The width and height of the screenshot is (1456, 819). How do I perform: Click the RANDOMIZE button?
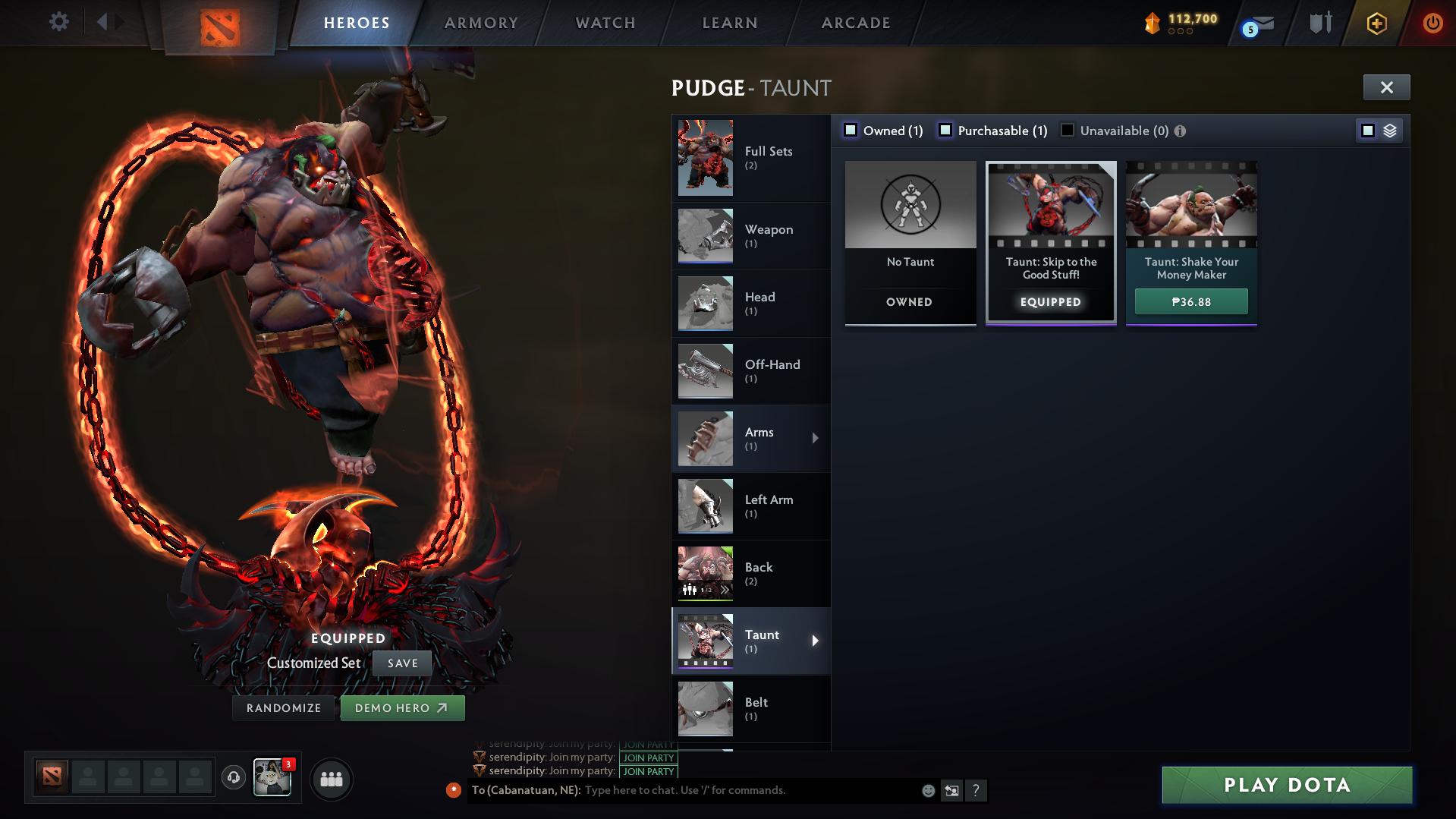(283, 707)
